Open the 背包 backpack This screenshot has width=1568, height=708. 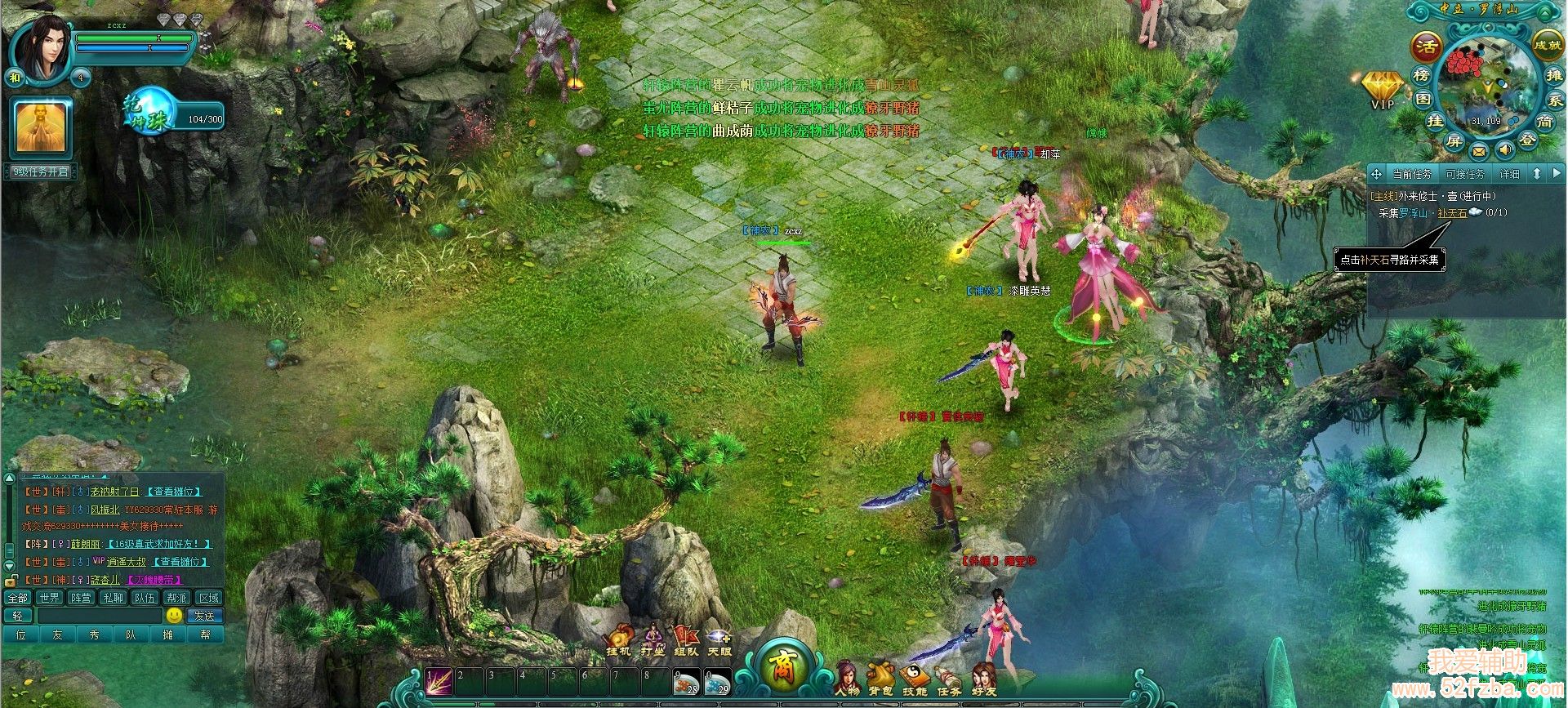coord(880,679)
